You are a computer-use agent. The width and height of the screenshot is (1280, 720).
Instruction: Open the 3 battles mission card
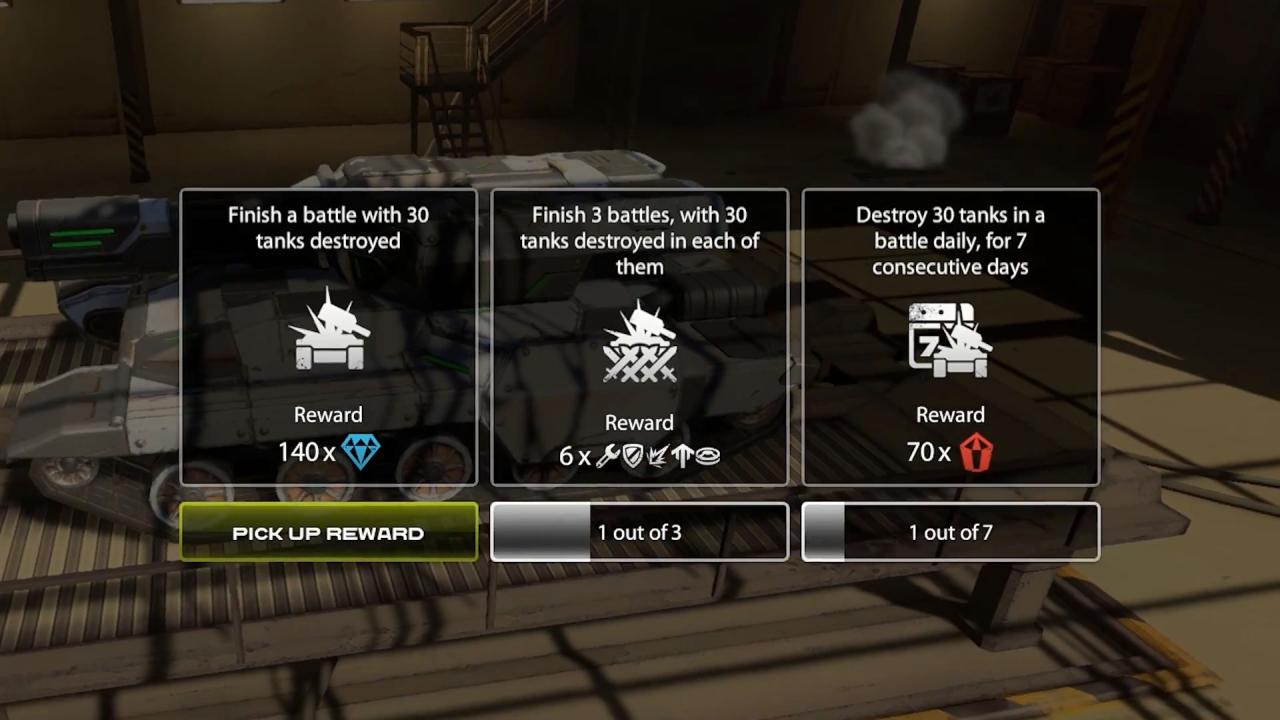click(x=639, y=337)
